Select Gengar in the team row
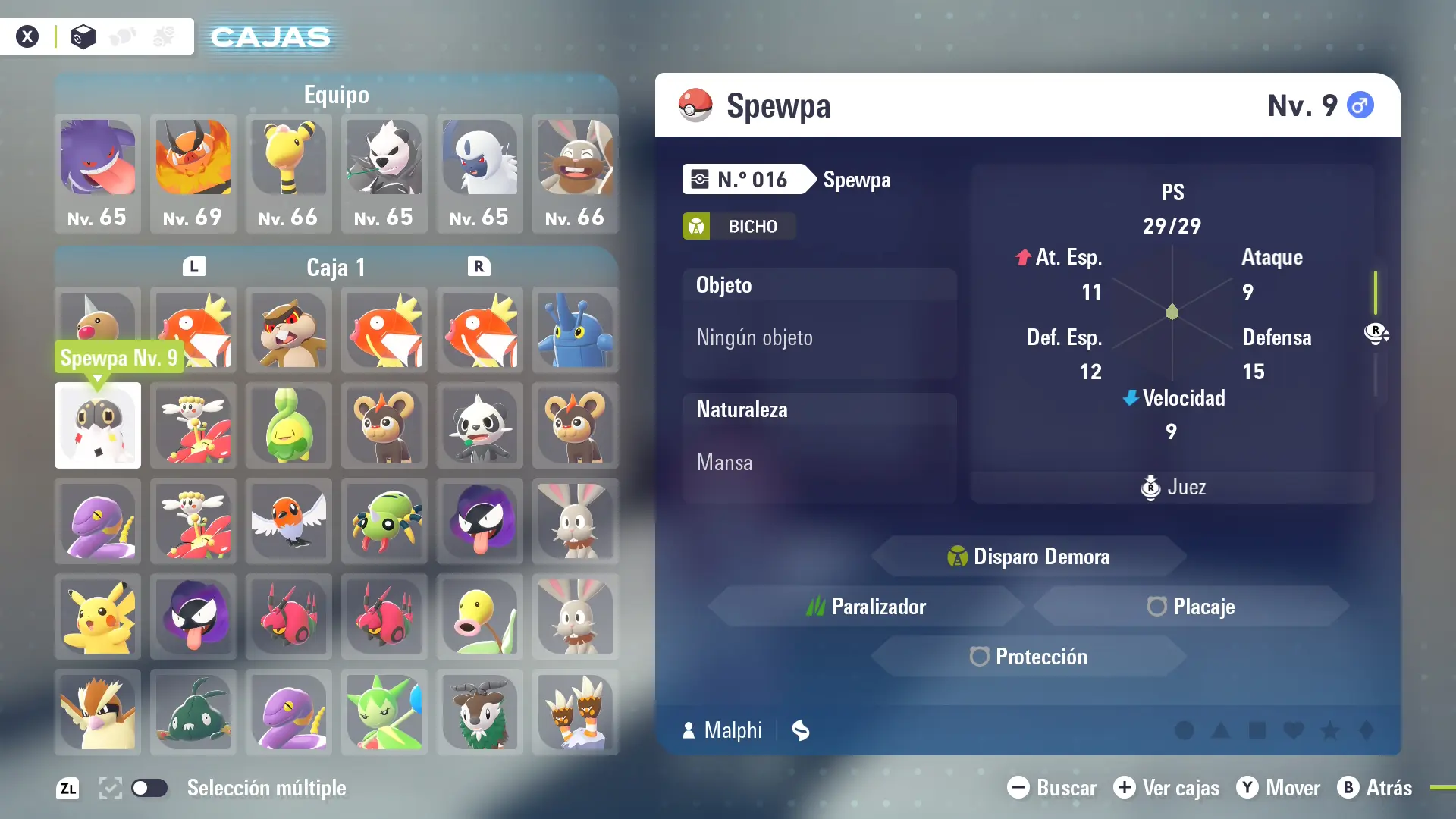Image resolution: width=1456 pixels, height=819 pixels. pyautogui.click(x=98, y=173)
